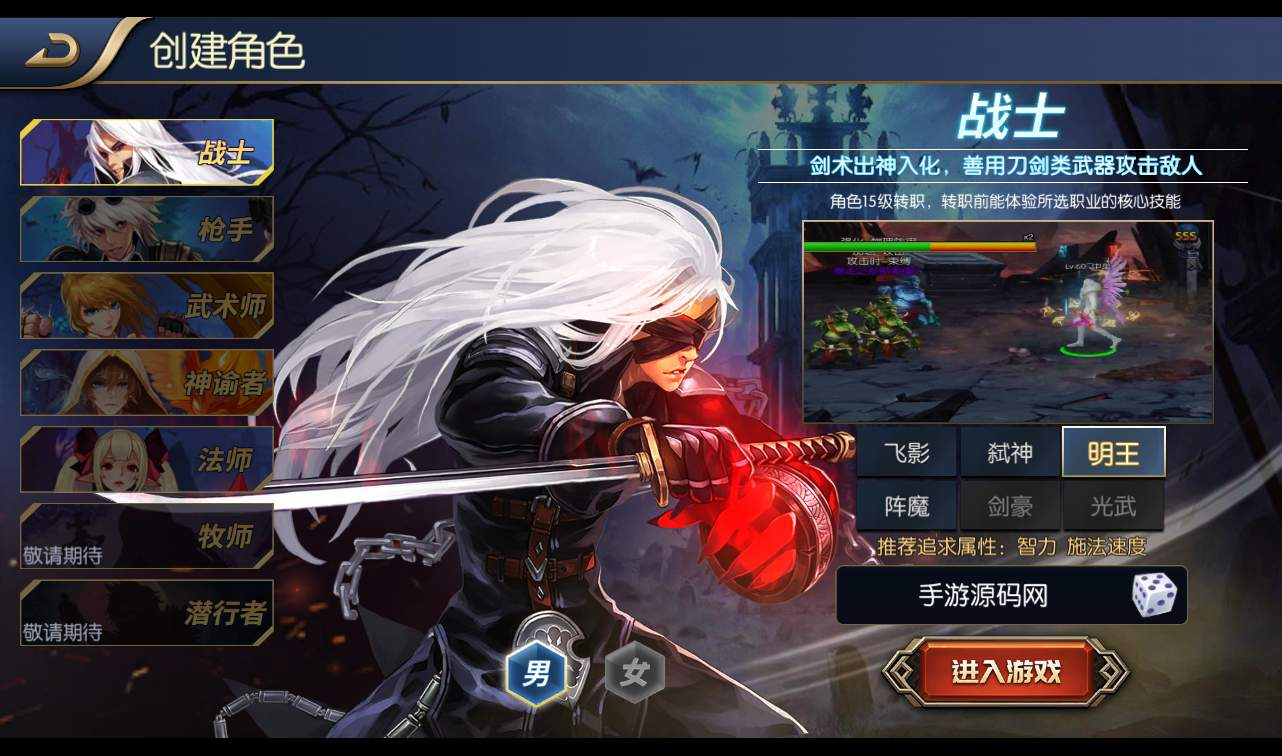Image resolution: width=1282 pixels, height=756 pixels.
Task: Select the 男 (male) gender option
Action: tap(538, 673)
